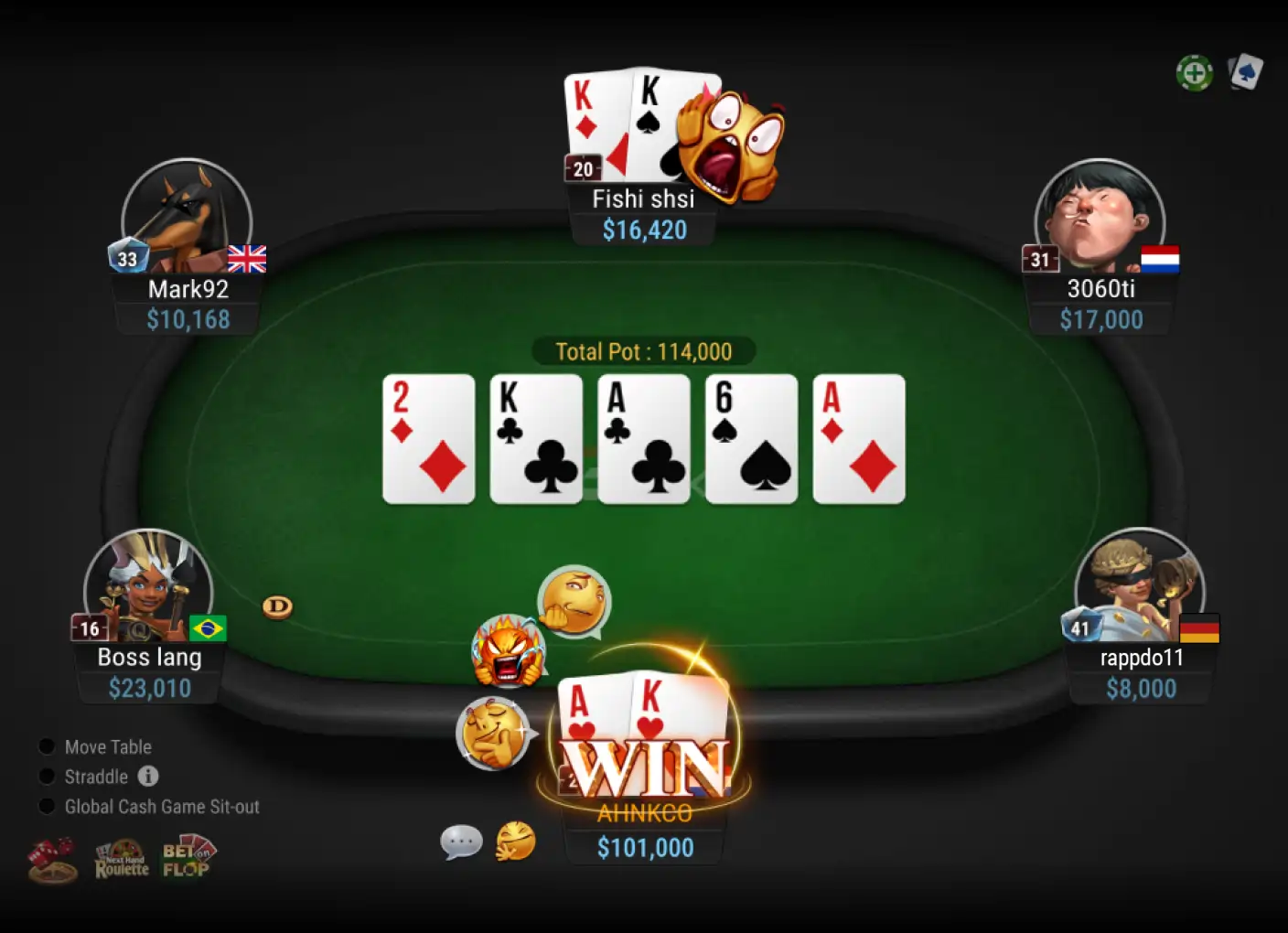Screen dimensions: 1288x933
Task: Toggle the Move Table option
Action: pos(46,746)
